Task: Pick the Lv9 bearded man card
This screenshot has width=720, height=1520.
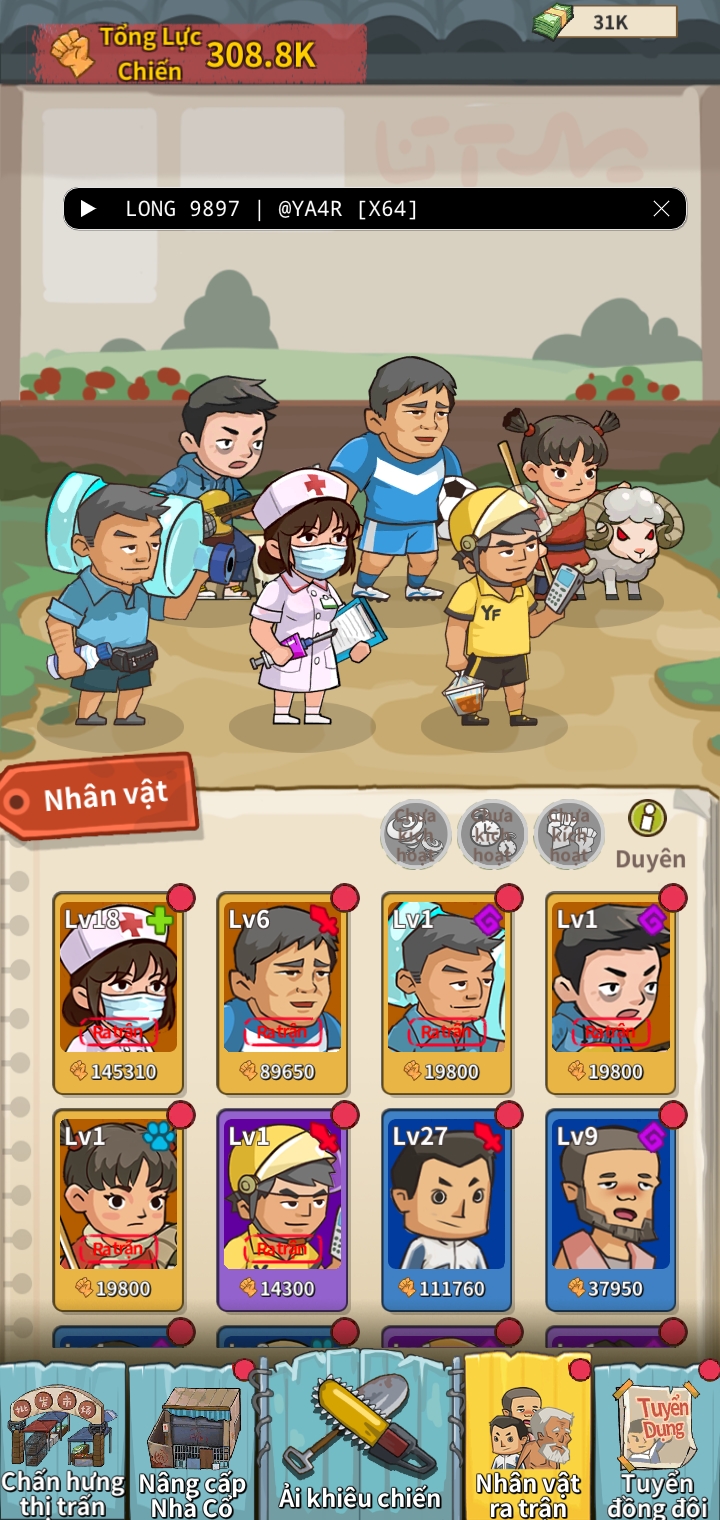Action: (x=610, y=1207)
